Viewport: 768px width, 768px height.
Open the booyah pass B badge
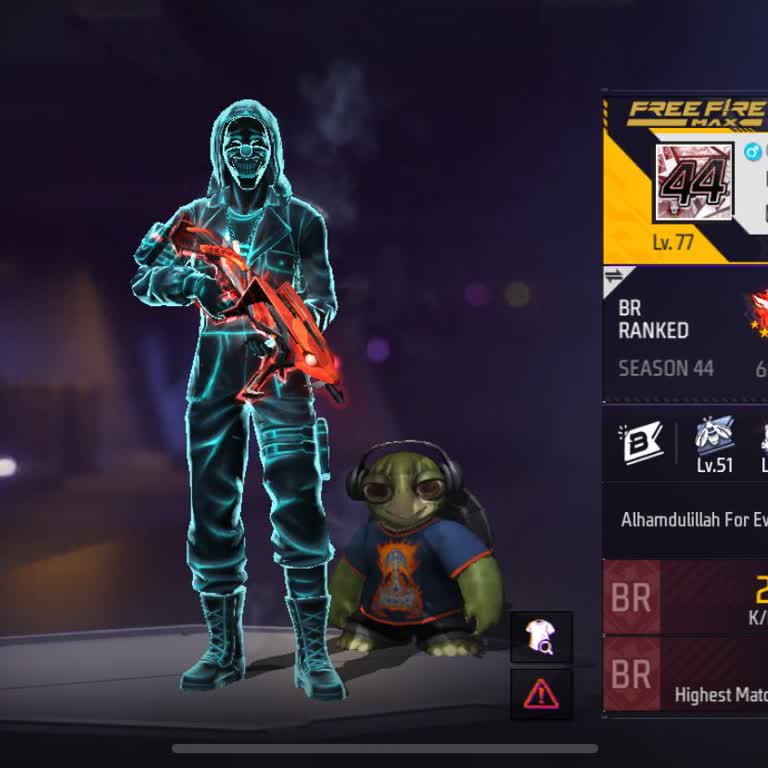(x=642, y=443)
